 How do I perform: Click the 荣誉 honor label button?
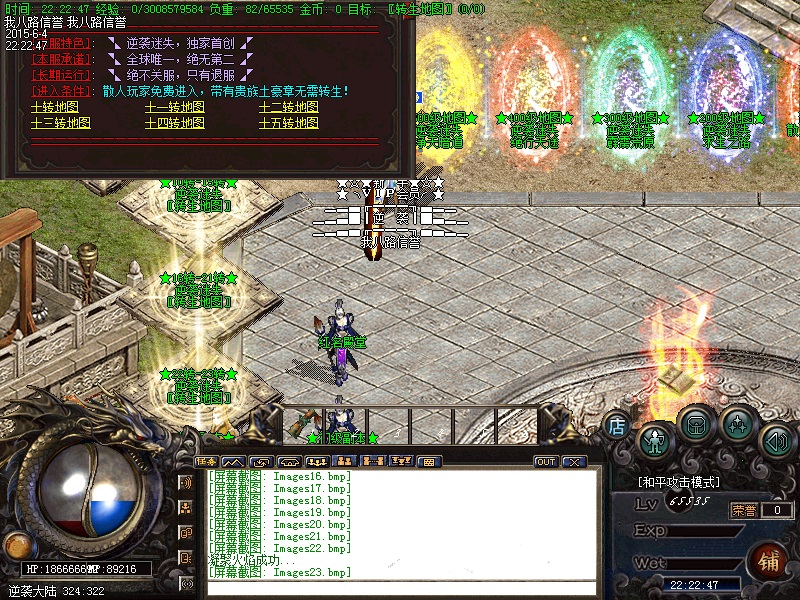tap(744, 510)
